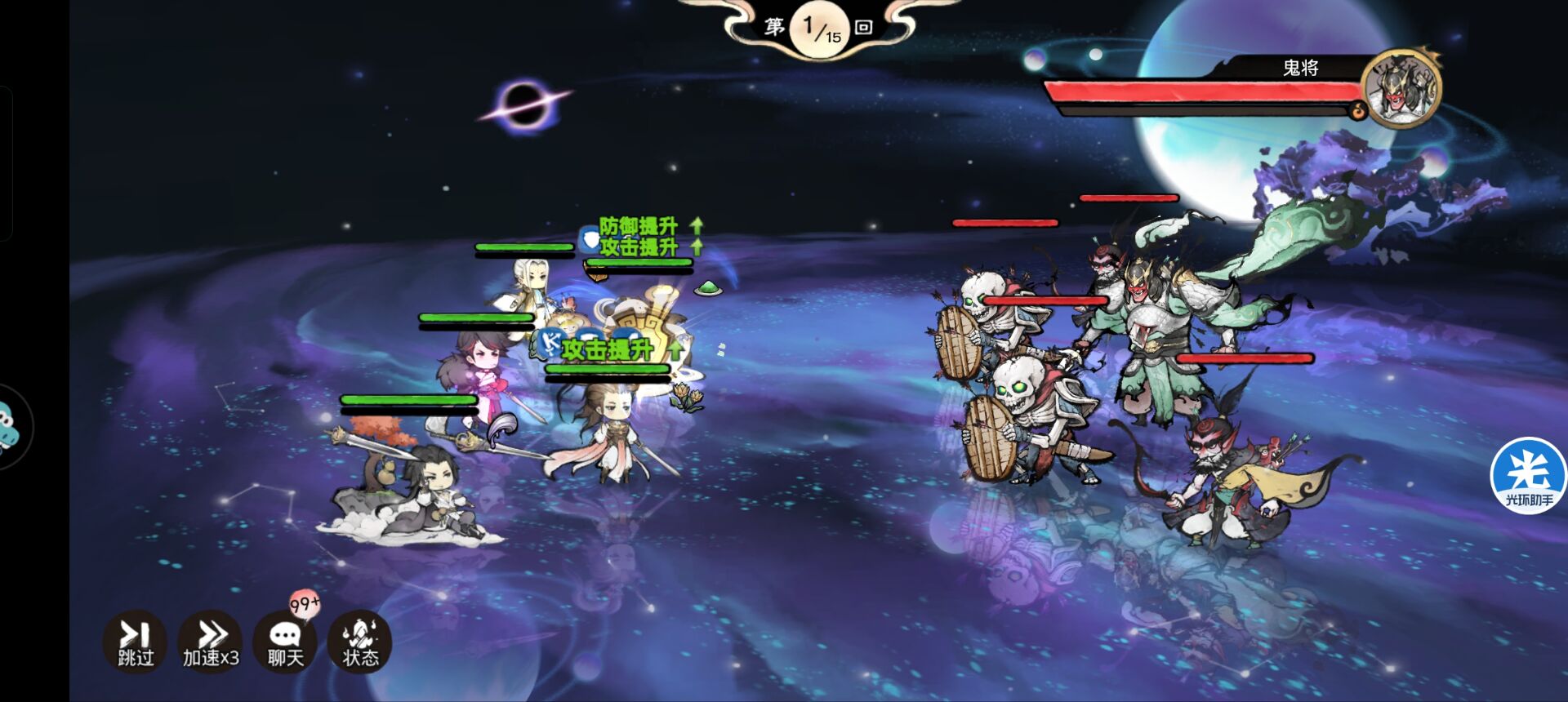Viewport: 1568px width, 702px height.
Task: Skip the battle with 跳过 button
Action: (x=135, y=642)
